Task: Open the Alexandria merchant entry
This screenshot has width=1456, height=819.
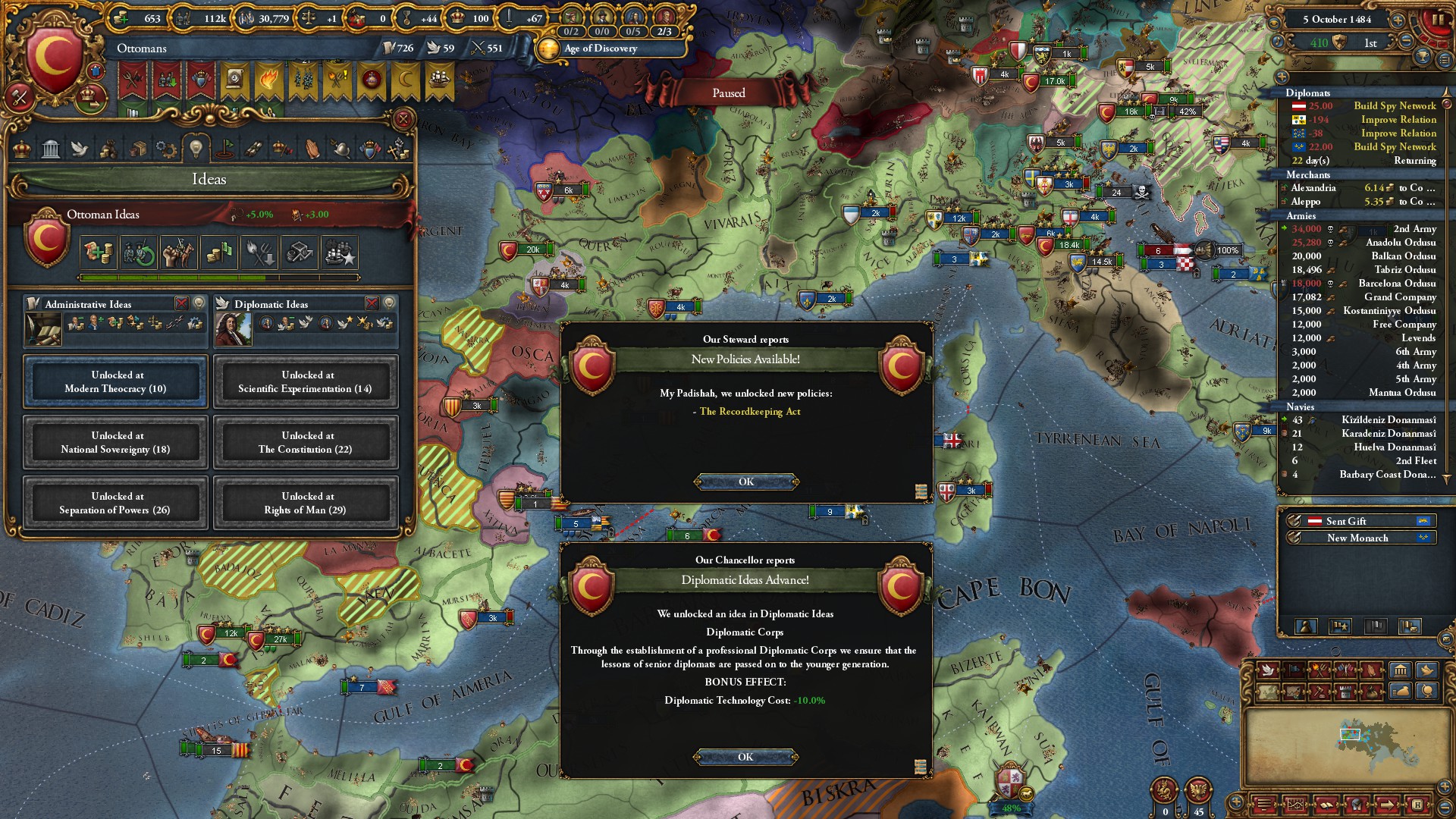Action: pyautogui.click(x=1313, y=188)
